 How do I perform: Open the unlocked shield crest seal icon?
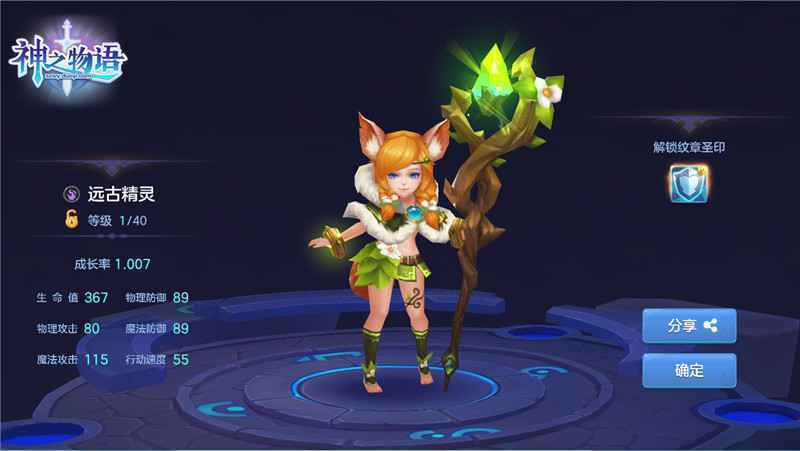coord(688,183)
